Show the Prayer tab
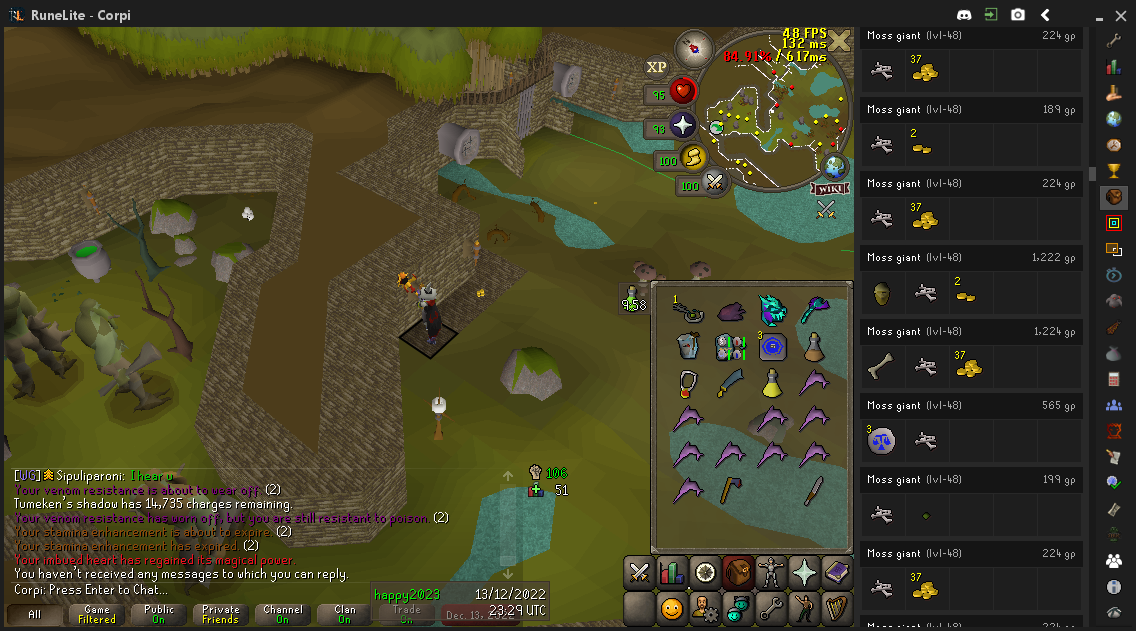The width and height of the screenshot is (1136, 631). tap(803, 573)
